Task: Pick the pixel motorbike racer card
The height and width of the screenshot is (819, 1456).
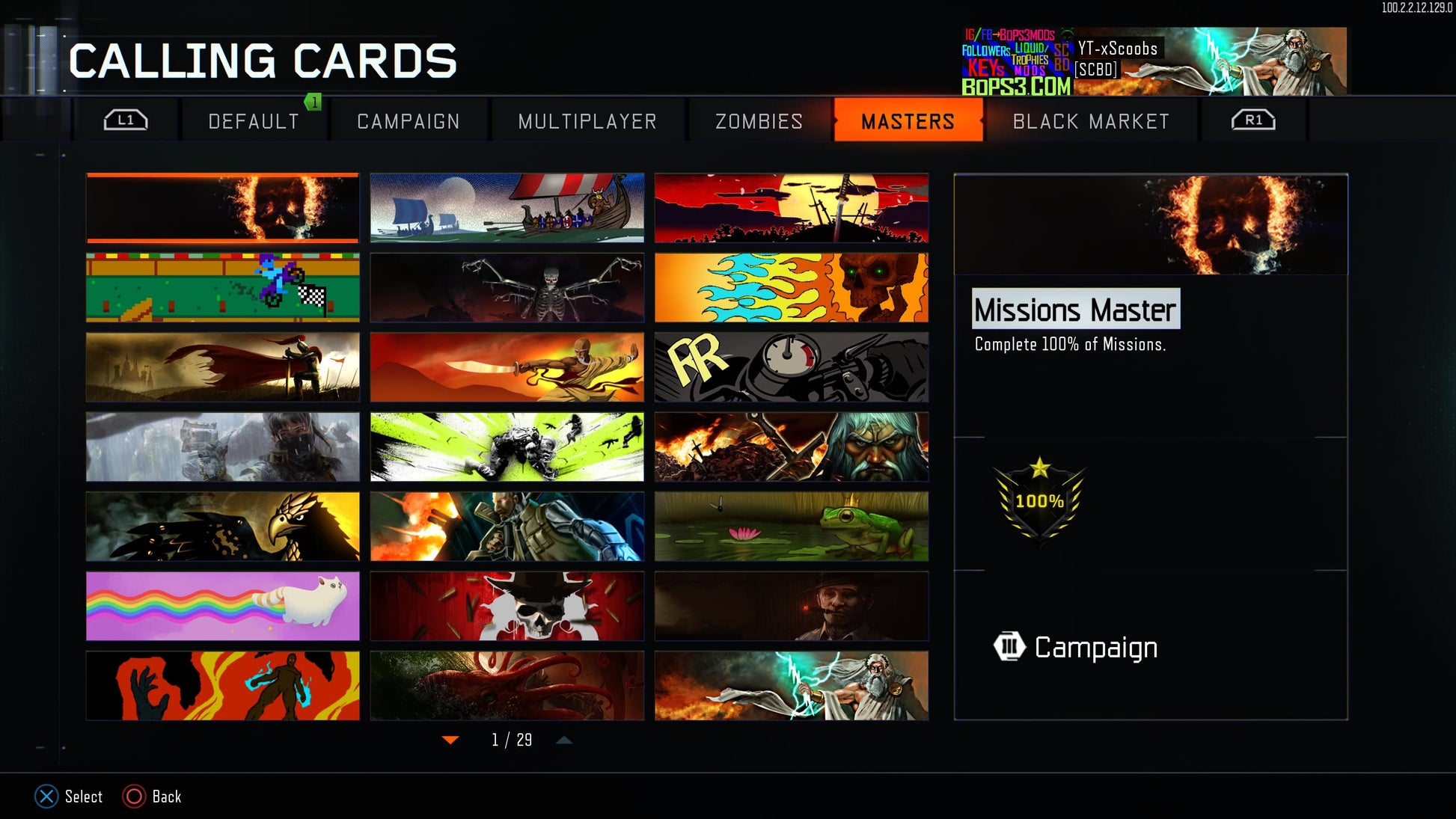Action: (x=223, y=288)
